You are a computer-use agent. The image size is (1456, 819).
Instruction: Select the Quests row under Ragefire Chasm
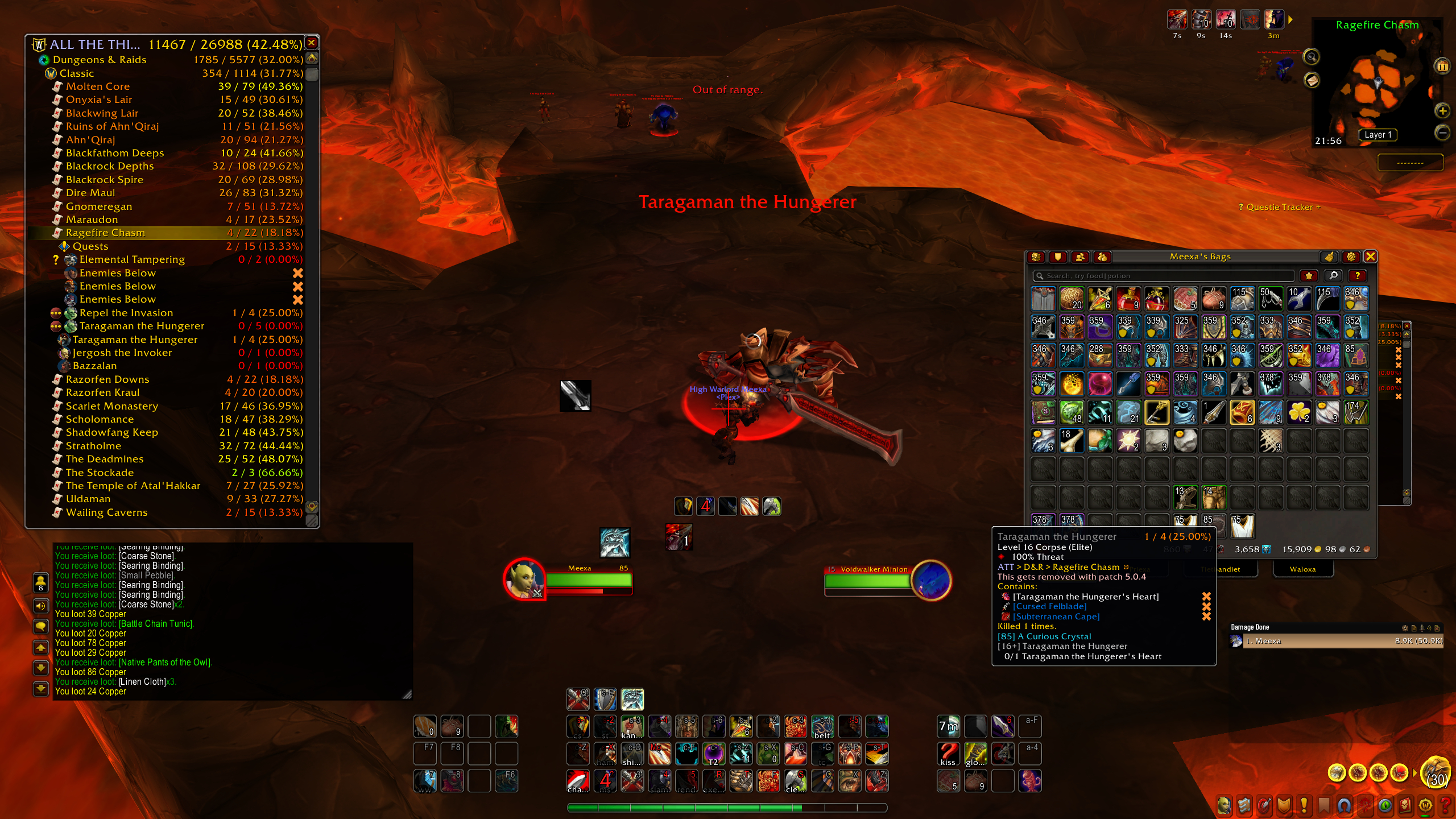[x=90, y=246]
